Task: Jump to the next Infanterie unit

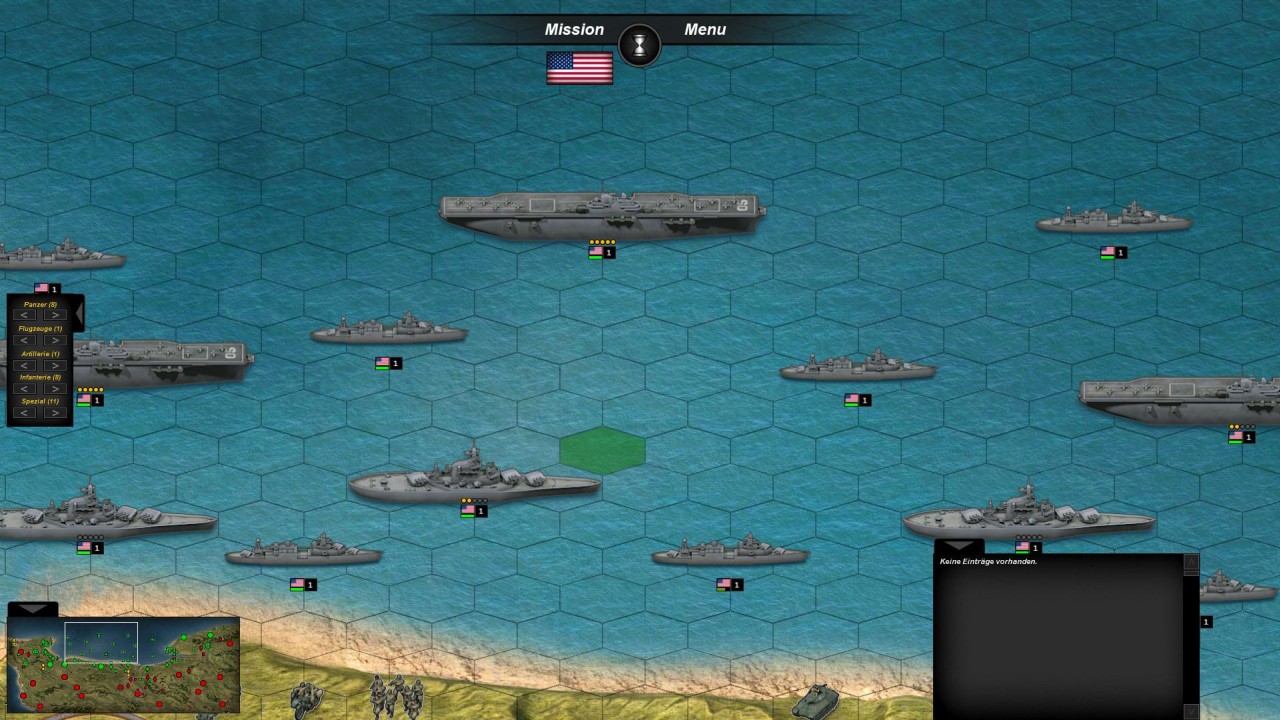Action: point(53,389)
